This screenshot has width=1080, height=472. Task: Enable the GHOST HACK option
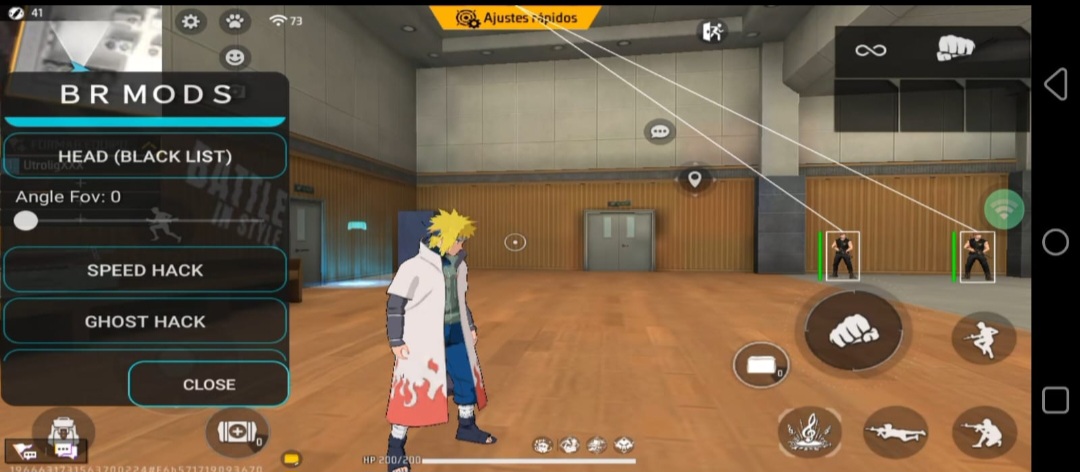[x=145, y=321]
